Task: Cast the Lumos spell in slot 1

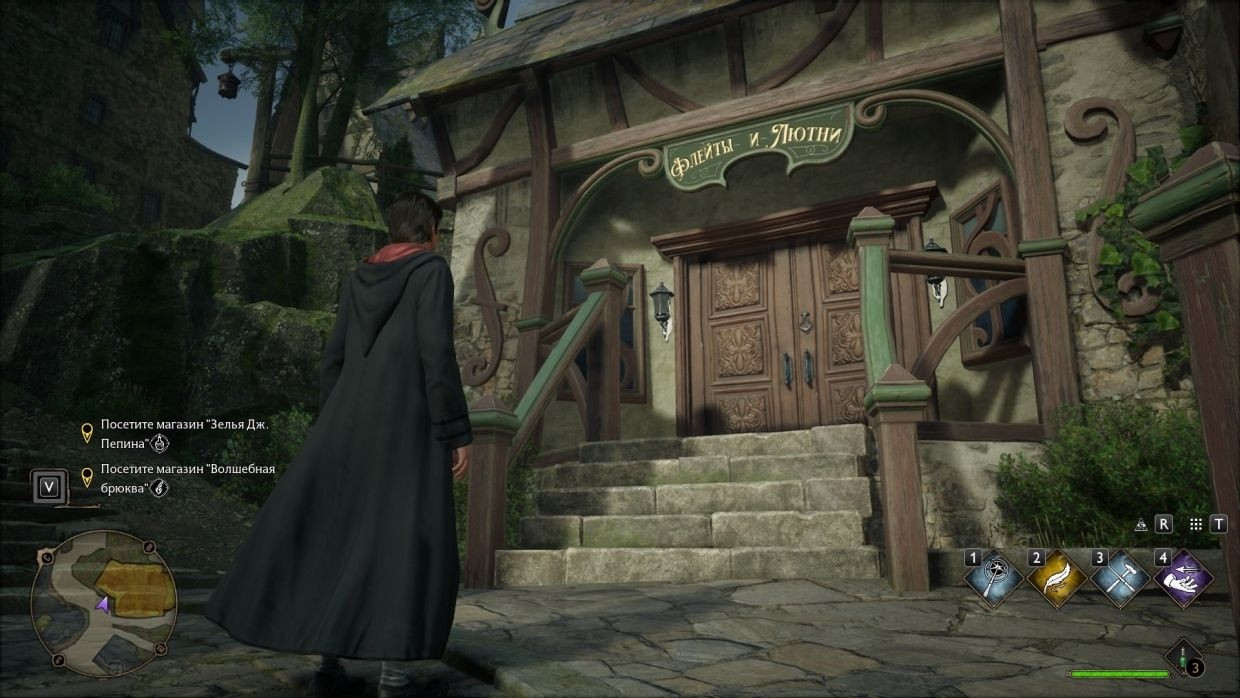Action: pos(994,579)
